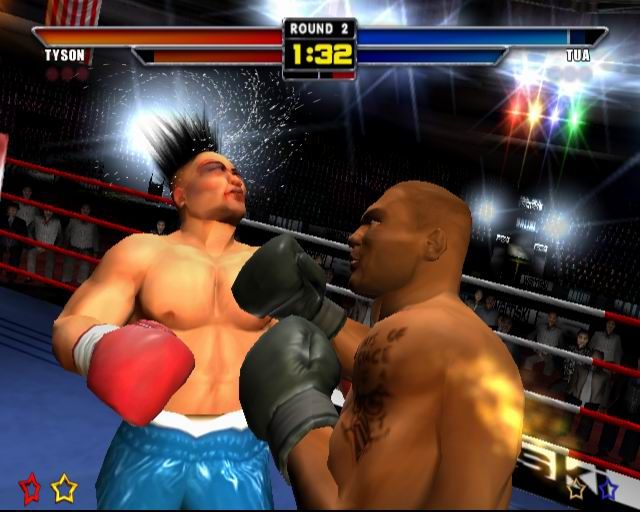Select the yellow star beside the red star
Image resolution: width=640 pixels, height=512 pixels.
64,488
